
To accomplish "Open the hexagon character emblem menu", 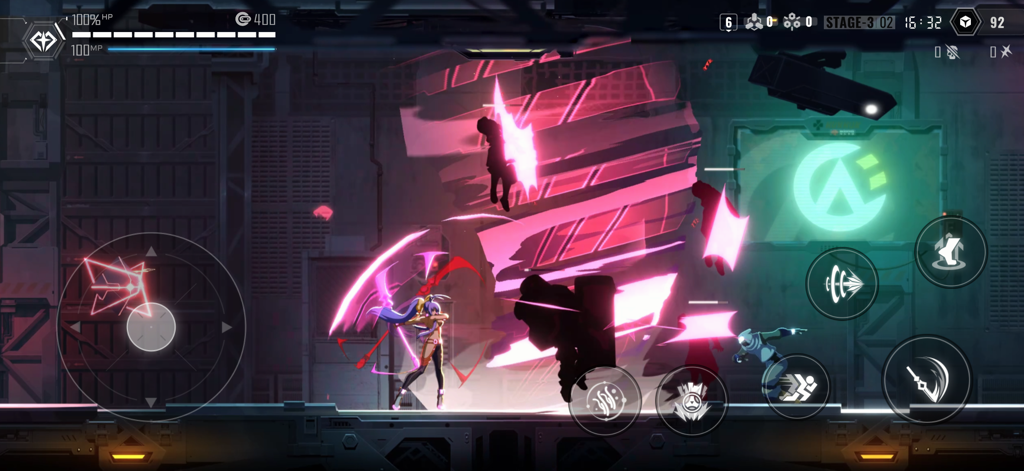I will (x=44, y=41).
